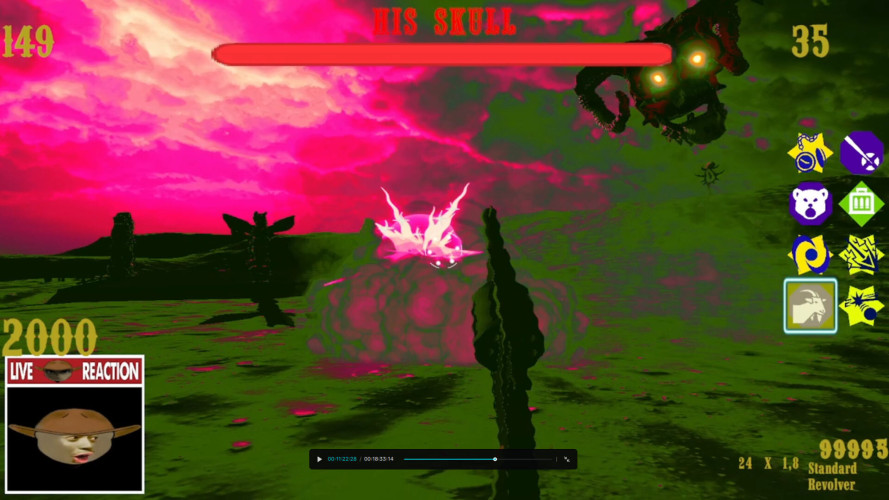Activate the blue swirl ability icon
889x500 pixels.
tap(810, 256)
